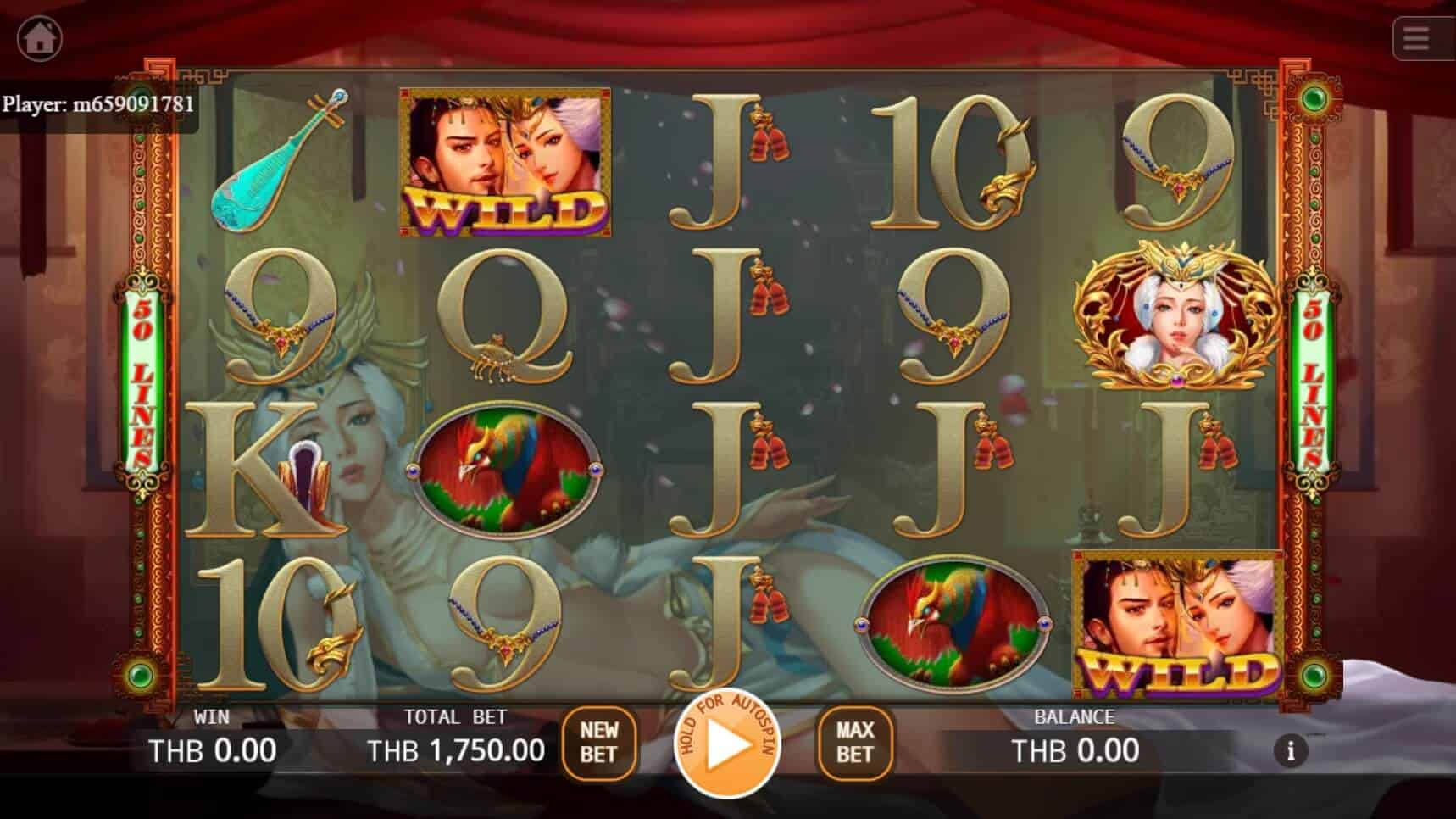Click the Player ID label top left
This screenshot has width=1456, height=819.
point(97,105)
